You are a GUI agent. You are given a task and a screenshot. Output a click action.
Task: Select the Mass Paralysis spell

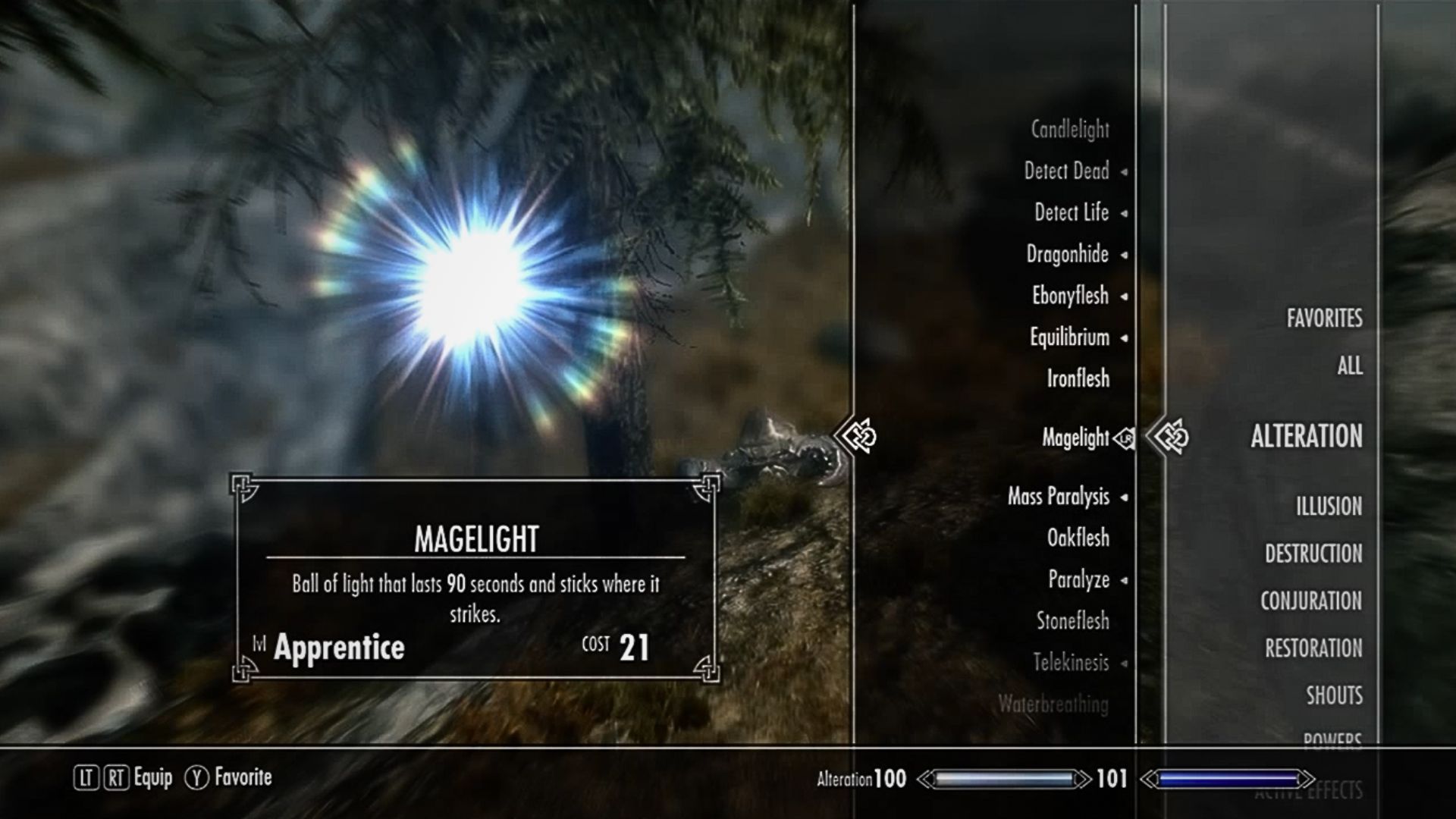click(1058, 497)
